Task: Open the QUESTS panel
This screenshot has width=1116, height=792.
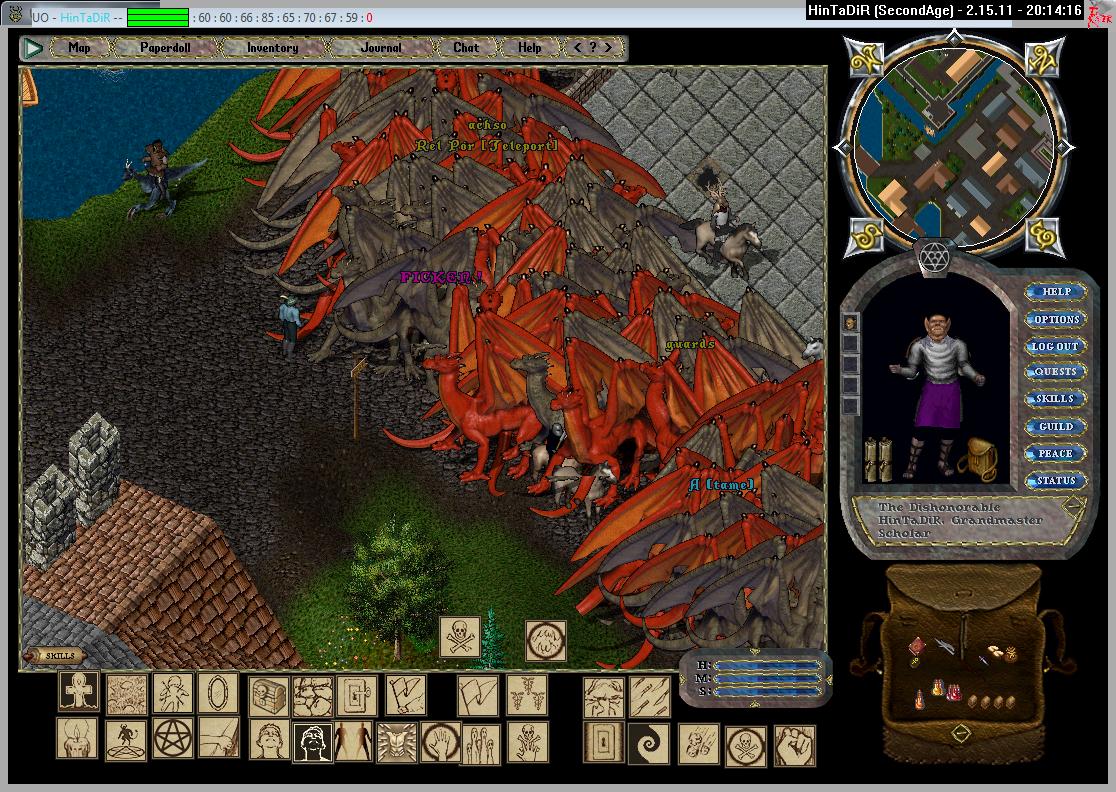Action: pos(1056,372)
